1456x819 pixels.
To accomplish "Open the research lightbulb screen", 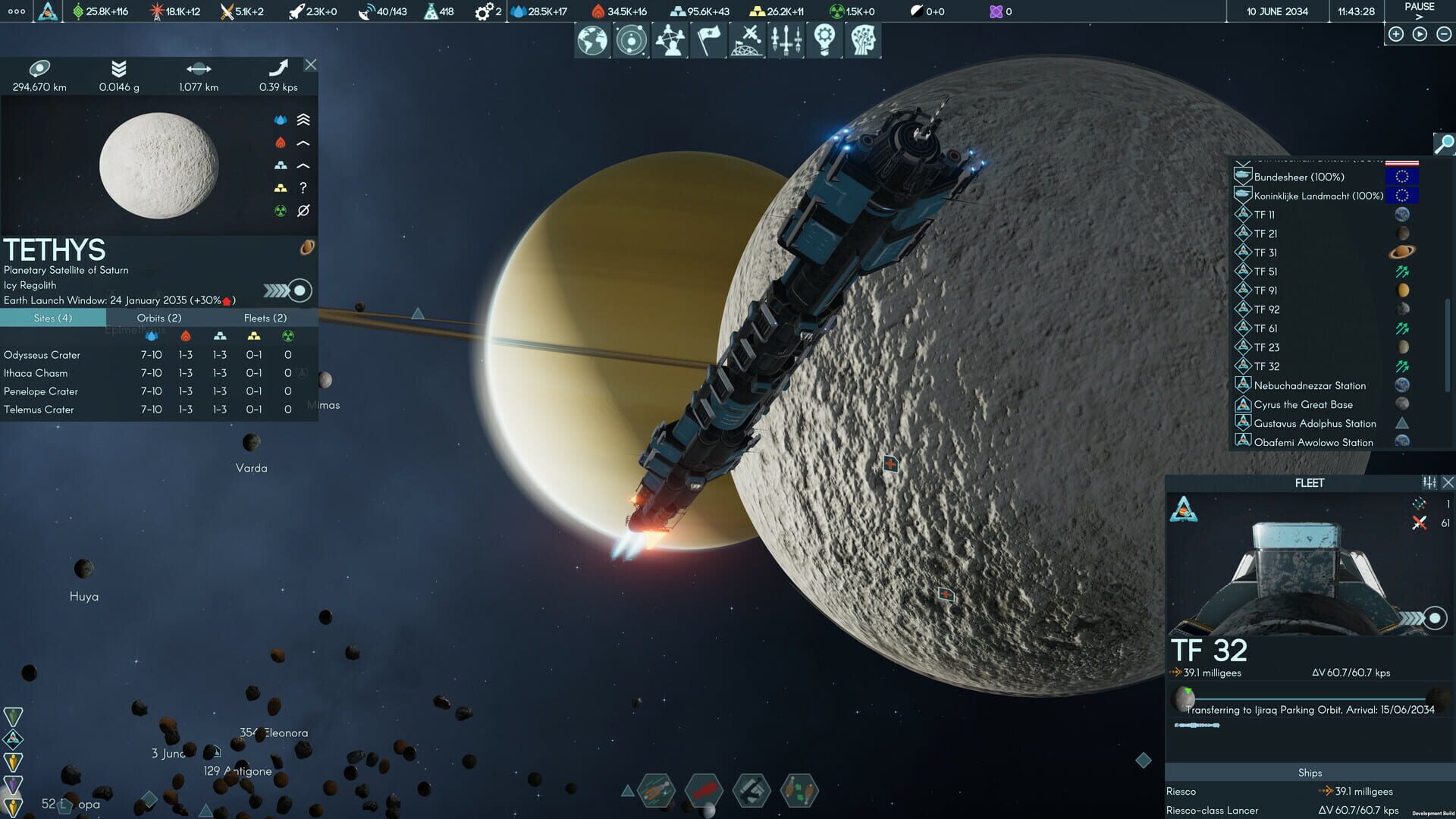I will pos(827,39).
